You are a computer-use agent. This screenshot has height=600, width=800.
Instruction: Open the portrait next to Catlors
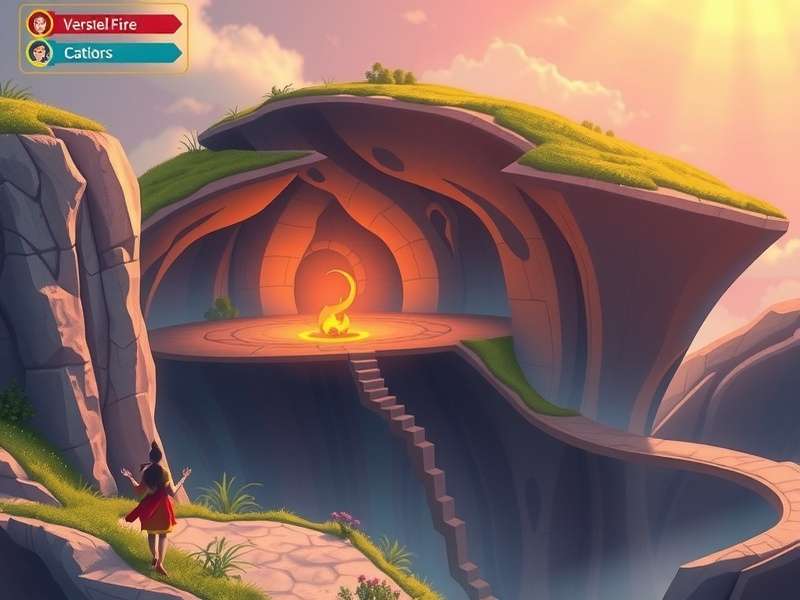40,52
